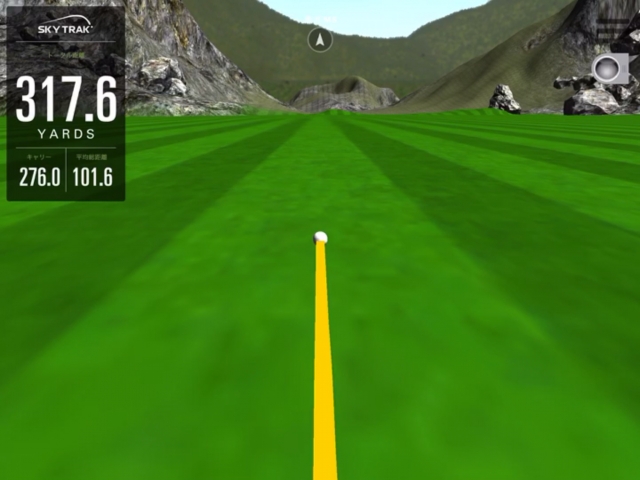Click the wind direction arrow indicator
Screen dimensions: 640x480
tap(320, 40)
